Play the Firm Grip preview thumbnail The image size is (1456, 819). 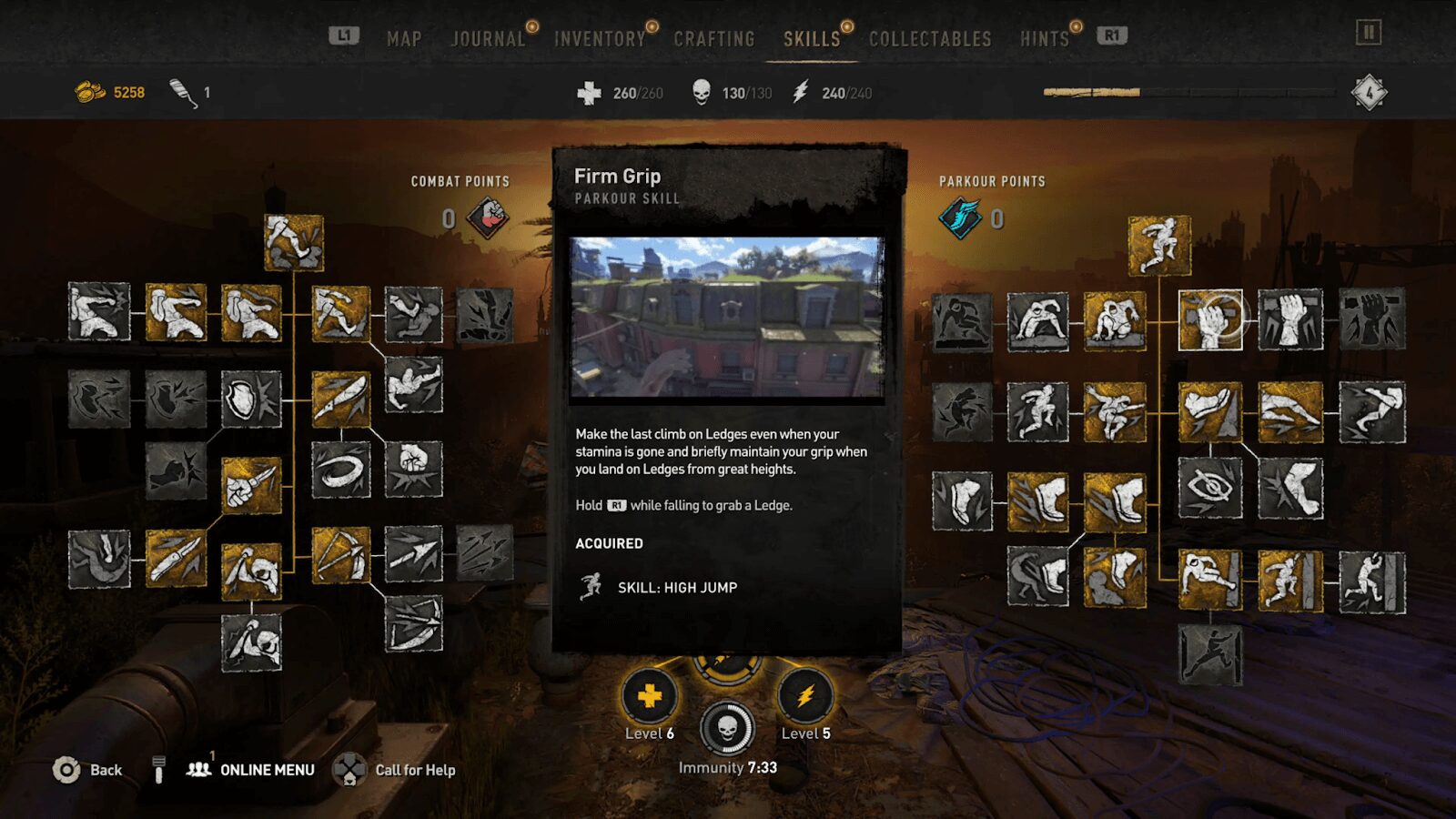tap(726, 318)
